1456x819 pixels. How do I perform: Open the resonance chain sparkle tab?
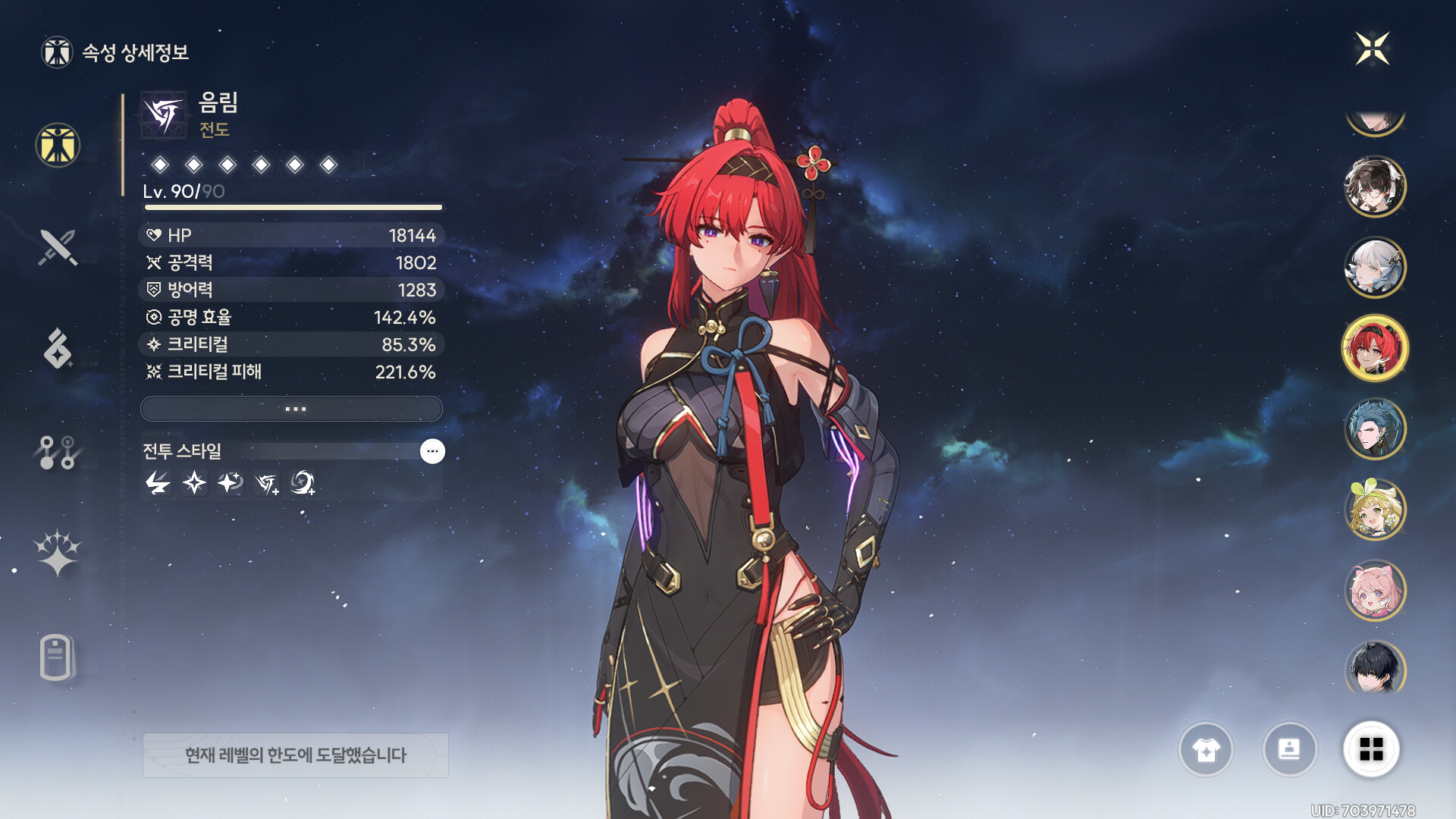tap(58, 553)
